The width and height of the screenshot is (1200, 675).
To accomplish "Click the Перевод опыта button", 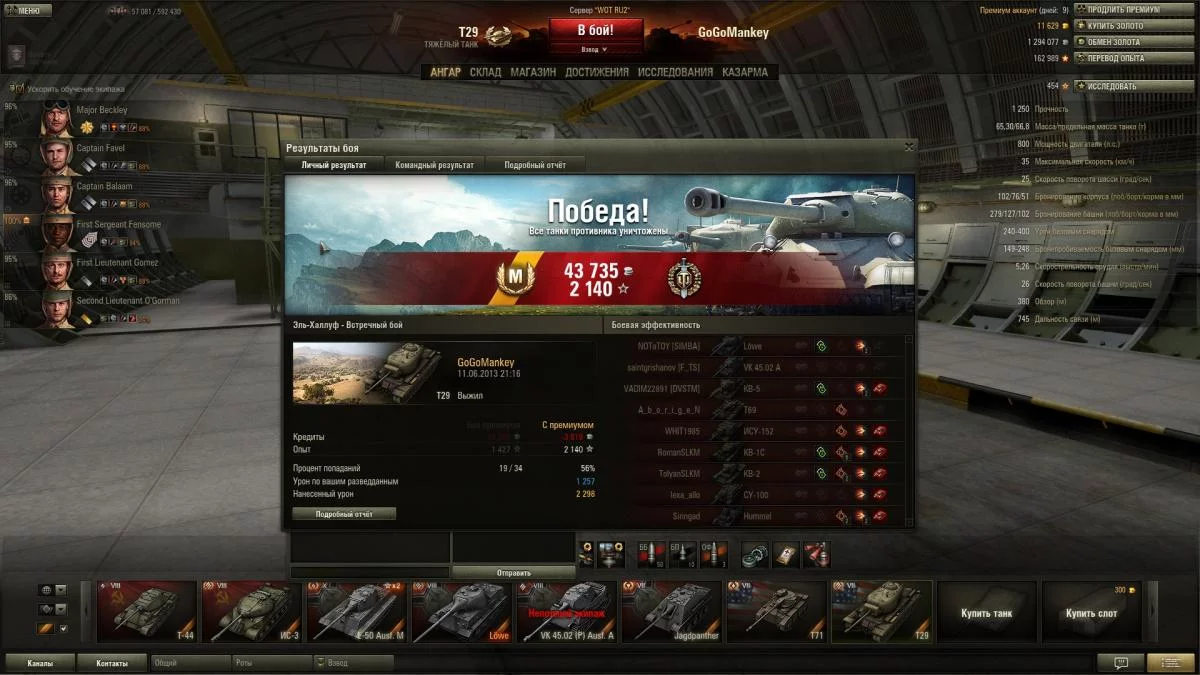I will tap(1114, 58).
